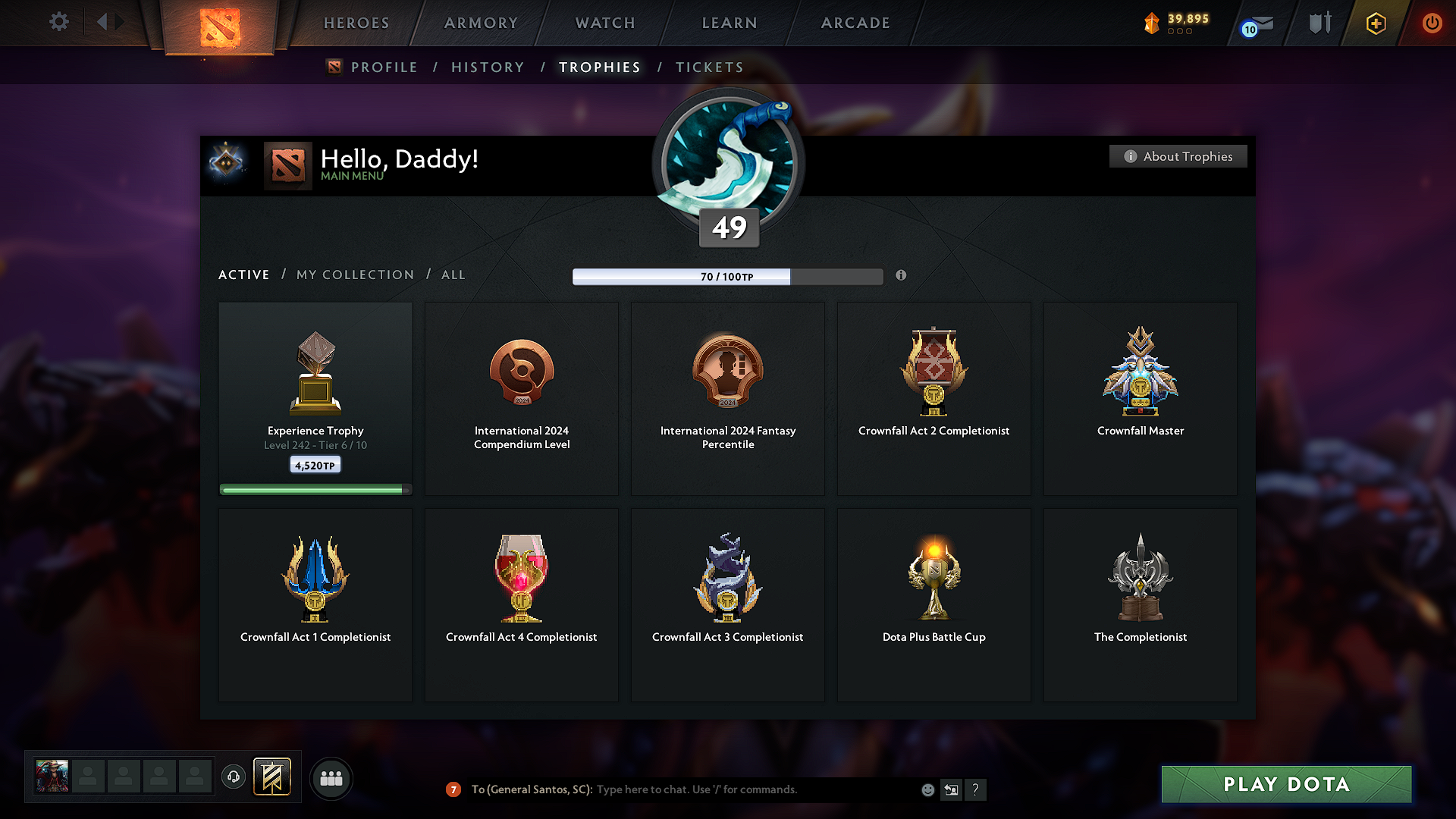This screenshot has width=1456, height=819.
Task: Open Dota Plus subscription hexagon icon
Action: [1375, 24]
